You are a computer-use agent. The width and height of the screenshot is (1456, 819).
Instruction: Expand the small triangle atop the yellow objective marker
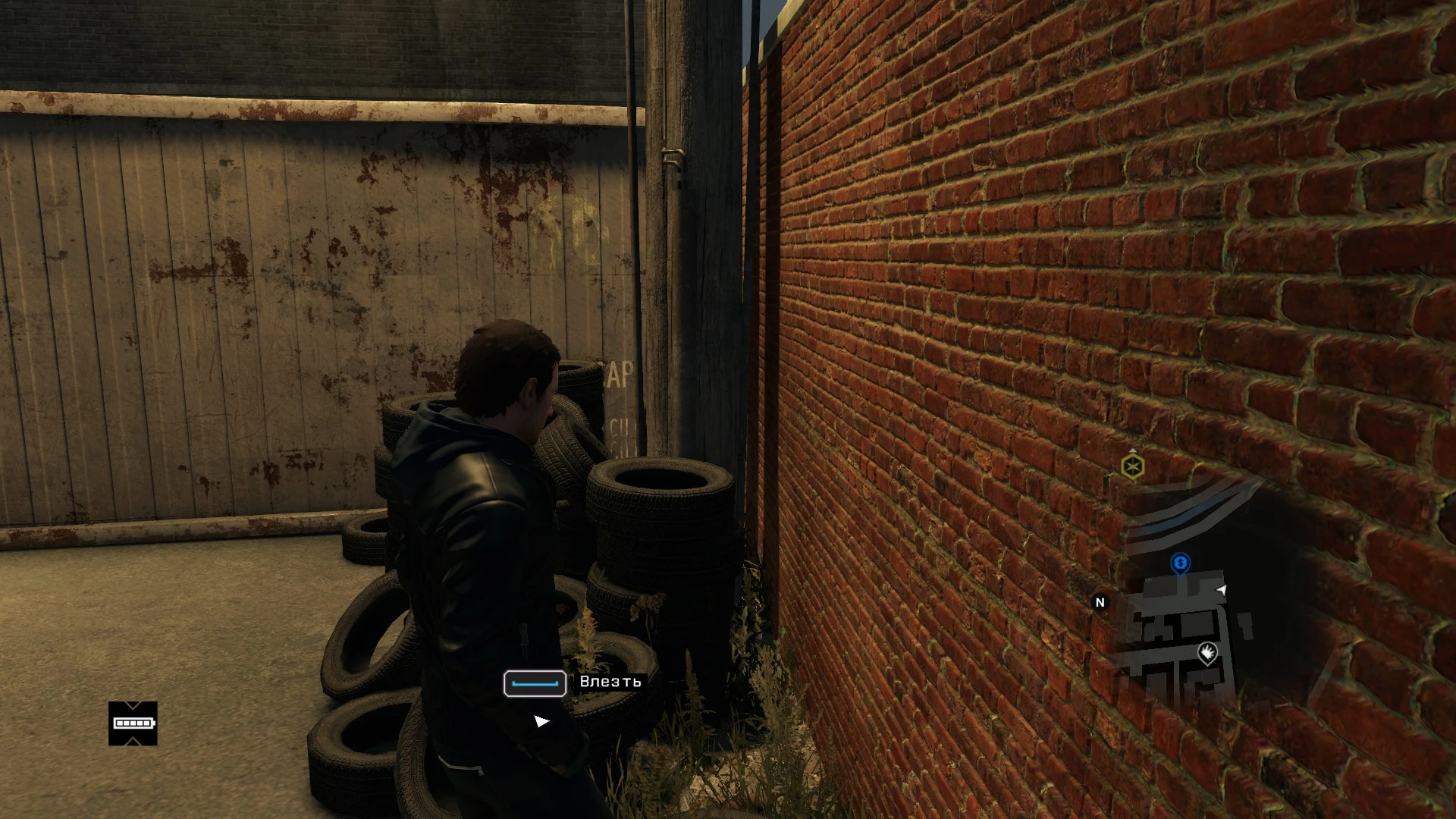[x=1134, y=451]
